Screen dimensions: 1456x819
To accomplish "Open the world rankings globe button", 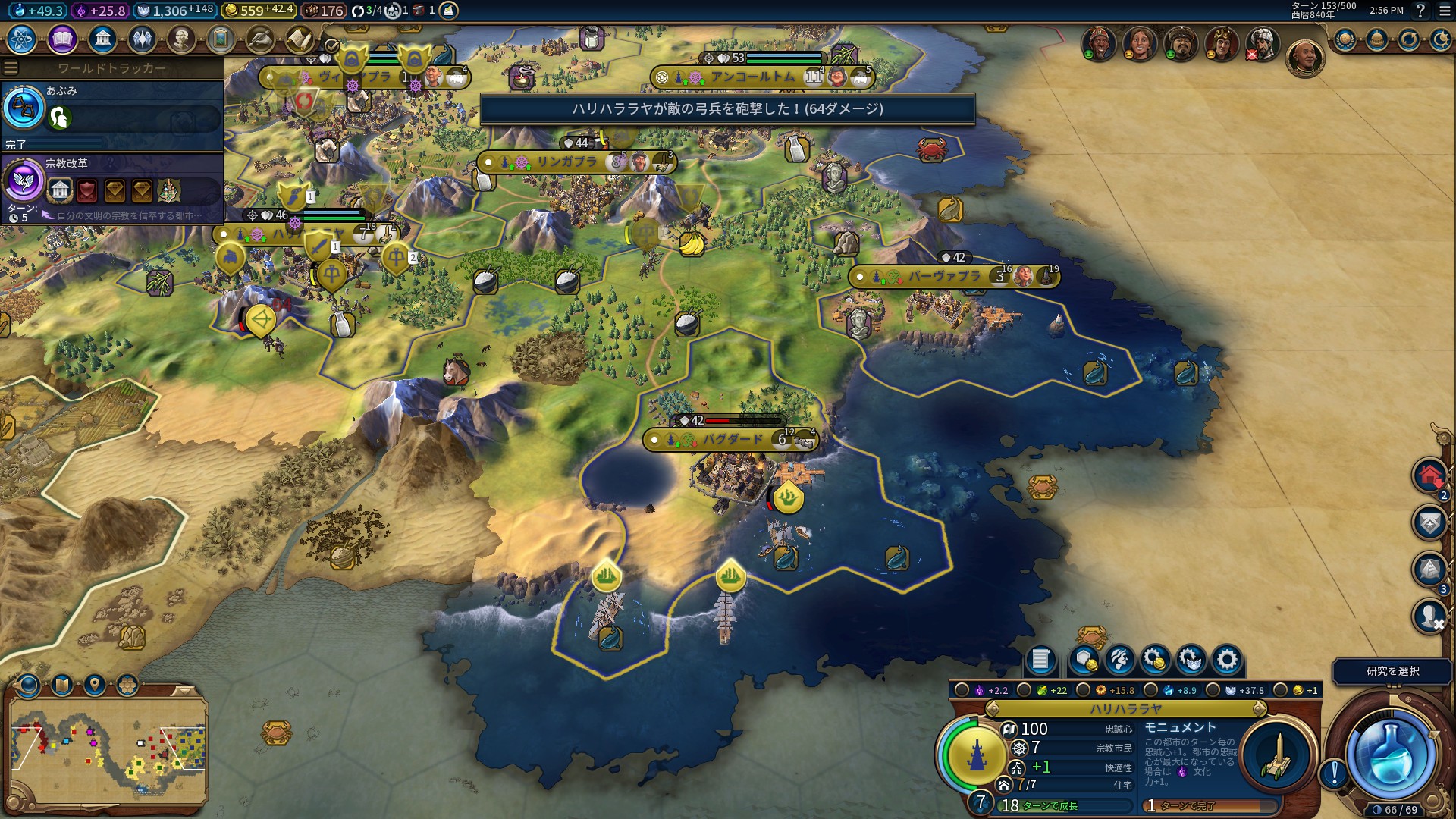I will coord(1345,39).
